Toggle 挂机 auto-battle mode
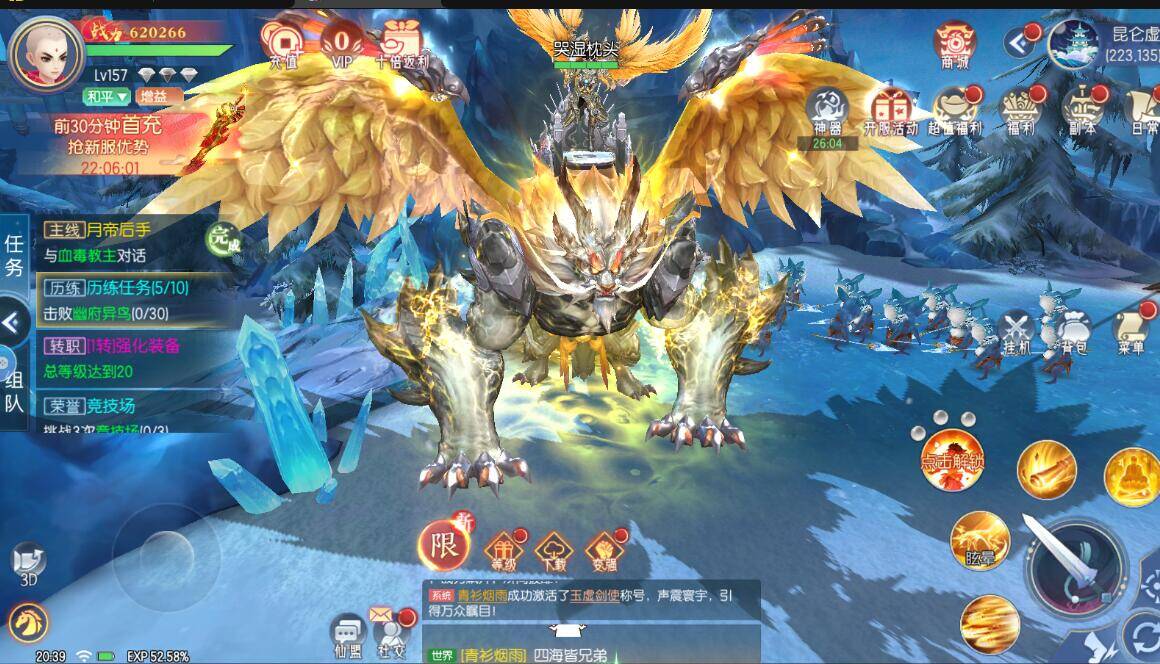The image size is (1160, 664). pyautogui.click(x=1017, y=332)
